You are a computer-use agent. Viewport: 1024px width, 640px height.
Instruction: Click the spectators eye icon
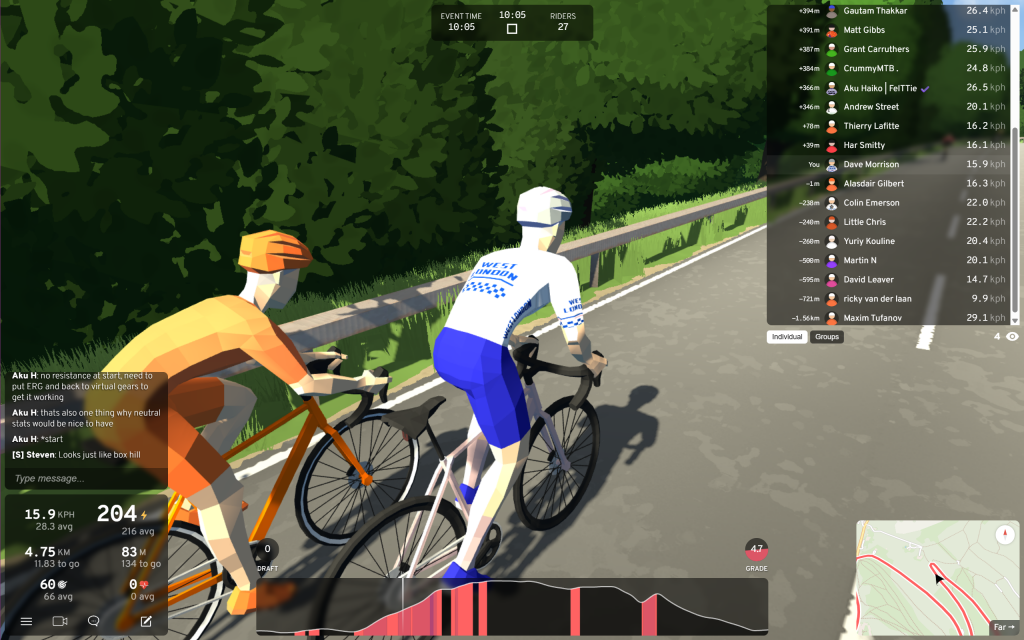[1012, 337]
